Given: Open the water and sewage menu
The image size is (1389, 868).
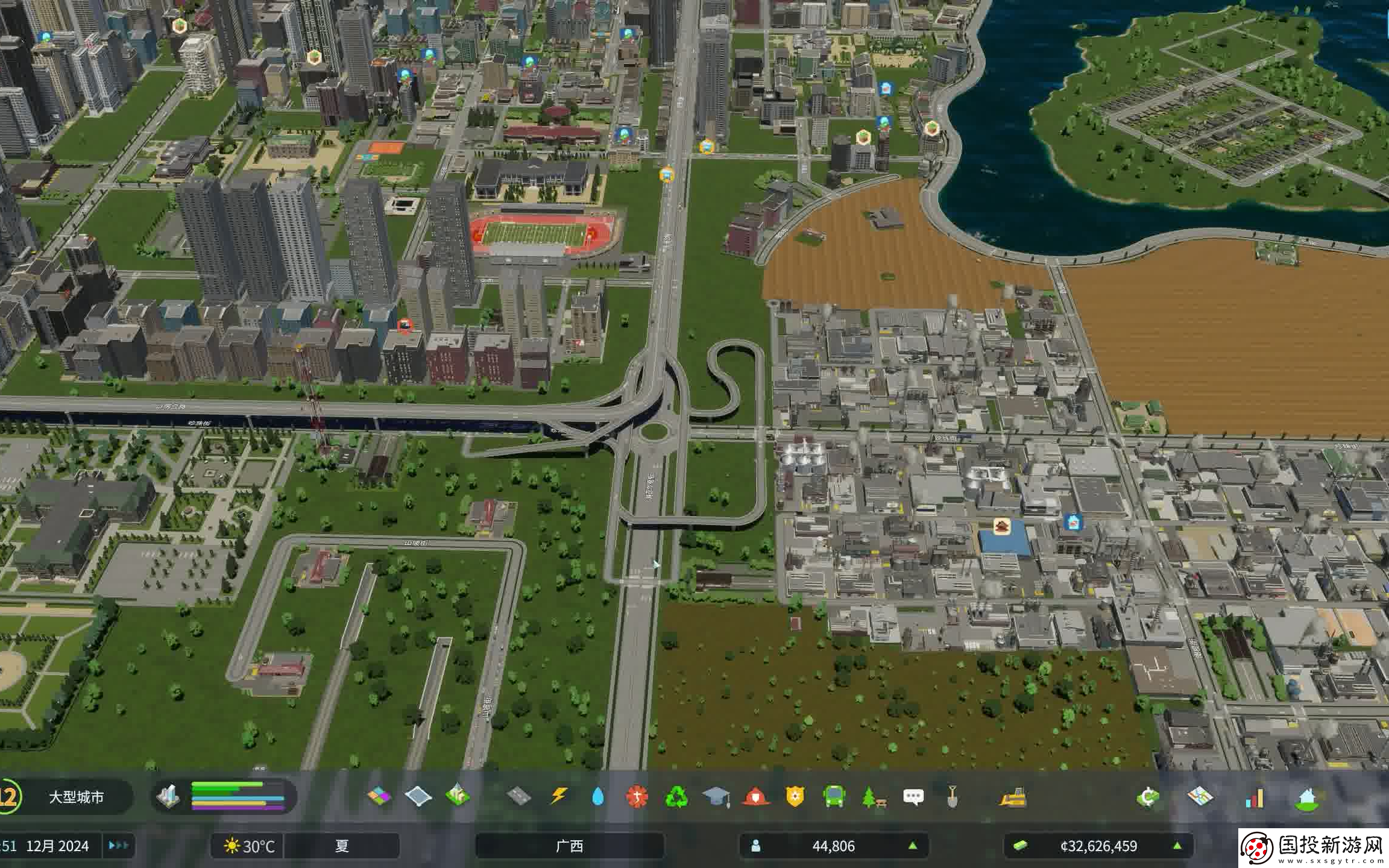Looking at the screenshot, I should (x=597, y=797).
